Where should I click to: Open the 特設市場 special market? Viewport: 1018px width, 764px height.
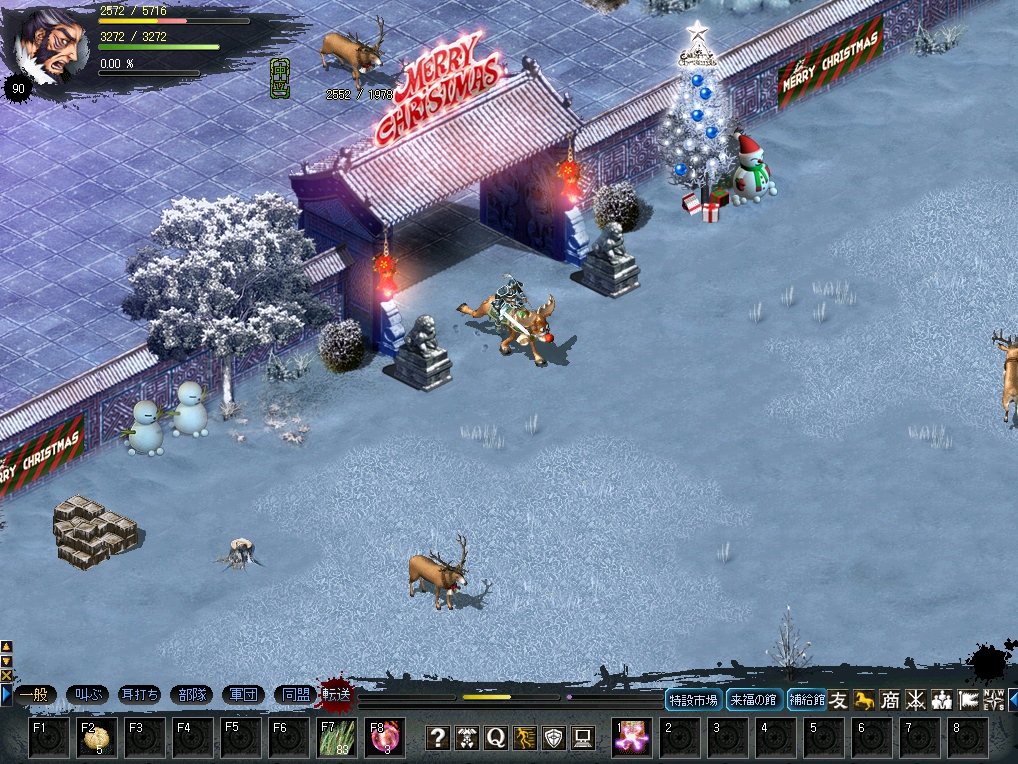point(694,700)
